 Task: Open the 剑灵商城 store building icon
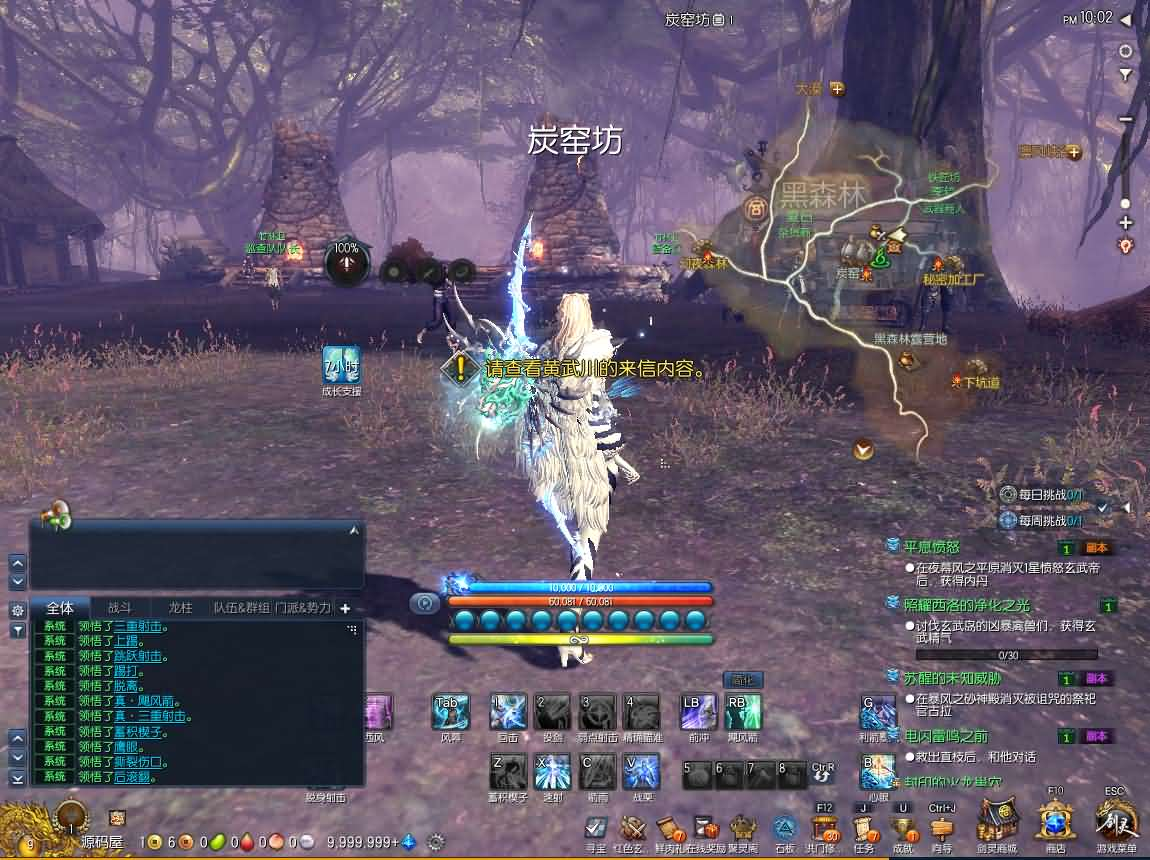pos(997,822)
